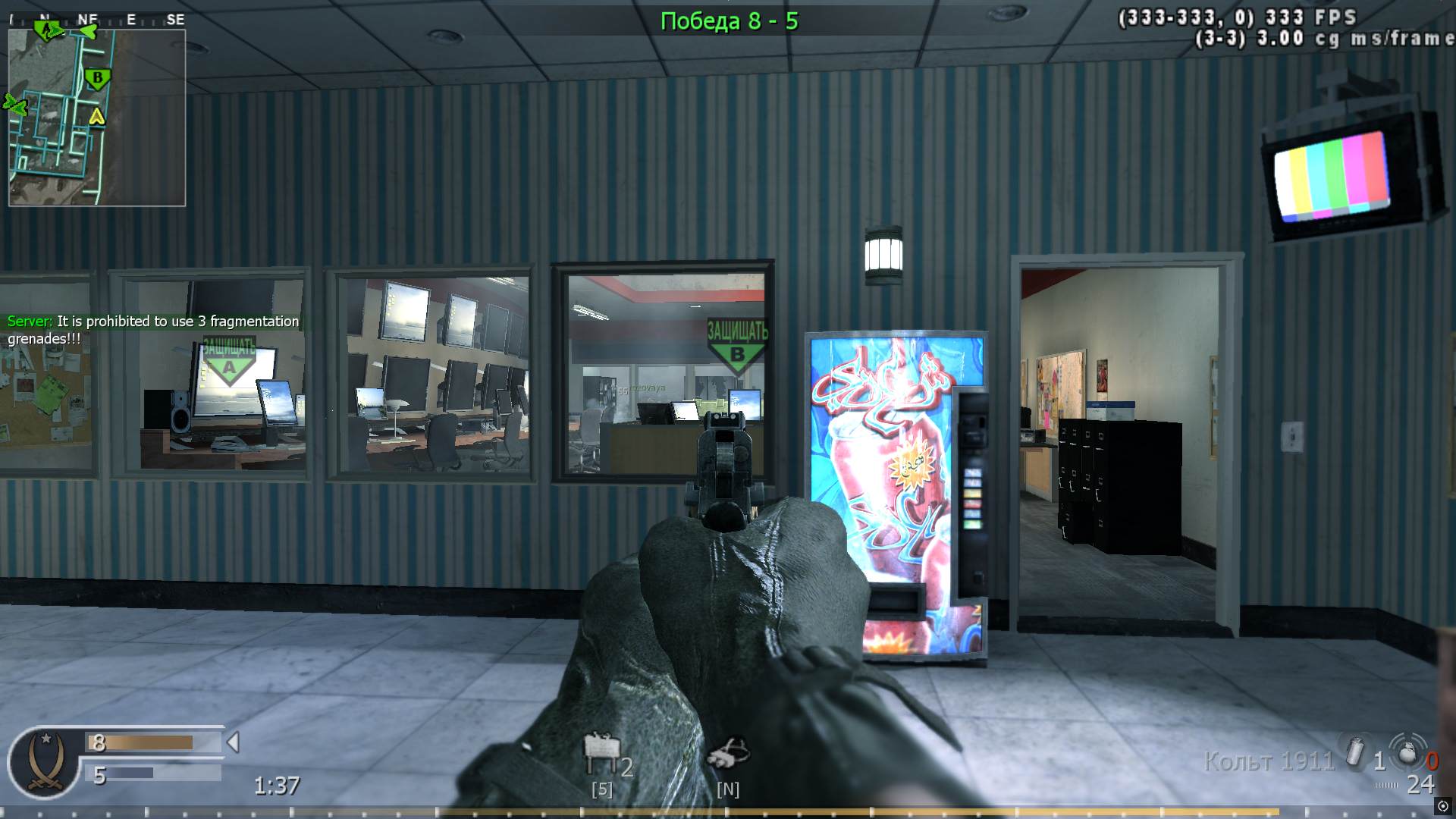Click the grenade indicator next to red 0
Screen dimensions: 1456x819
click(1409, 755)
